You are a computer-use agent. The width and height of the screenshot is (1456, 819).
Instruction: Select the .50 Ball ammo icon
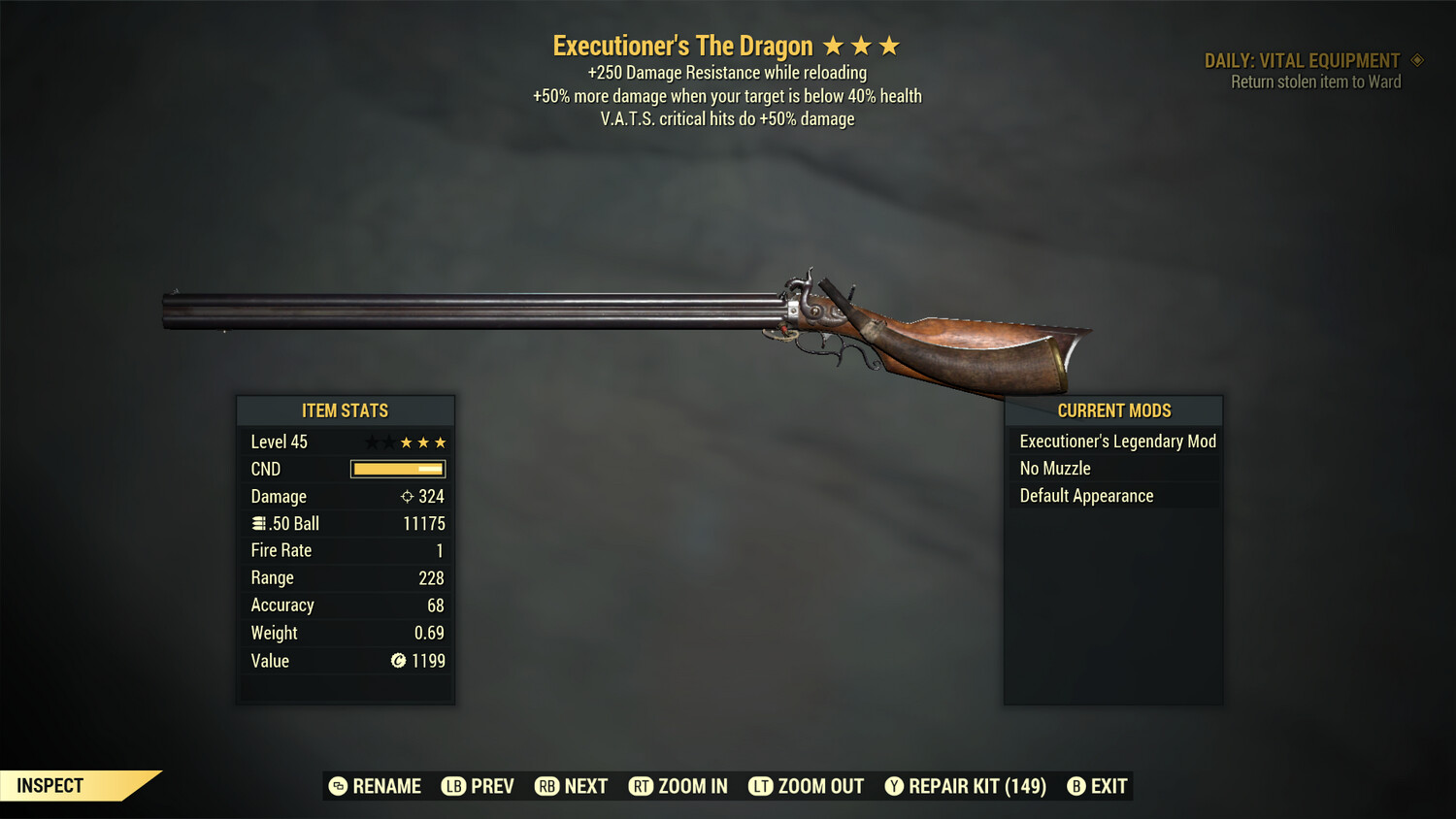pos(260,523)
